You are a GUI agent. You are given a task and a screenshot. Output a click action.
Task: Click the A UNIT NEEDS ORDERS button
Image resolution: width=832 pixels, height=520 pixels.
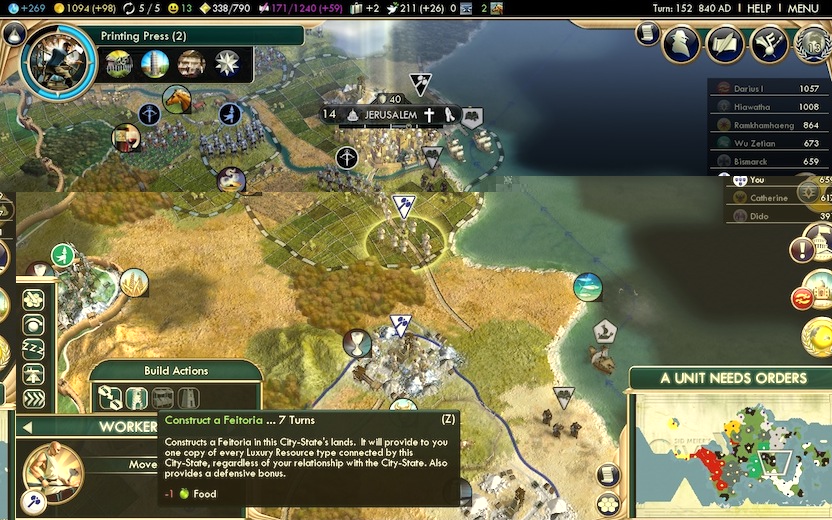[x=733, y=378]
